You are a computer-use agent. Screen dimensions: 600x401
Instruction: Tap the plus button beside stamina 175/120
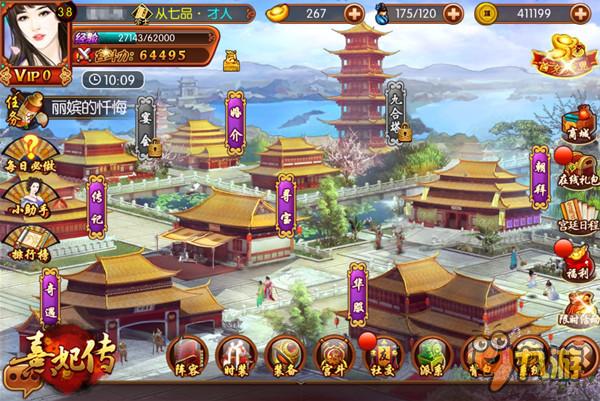point(453,14)
